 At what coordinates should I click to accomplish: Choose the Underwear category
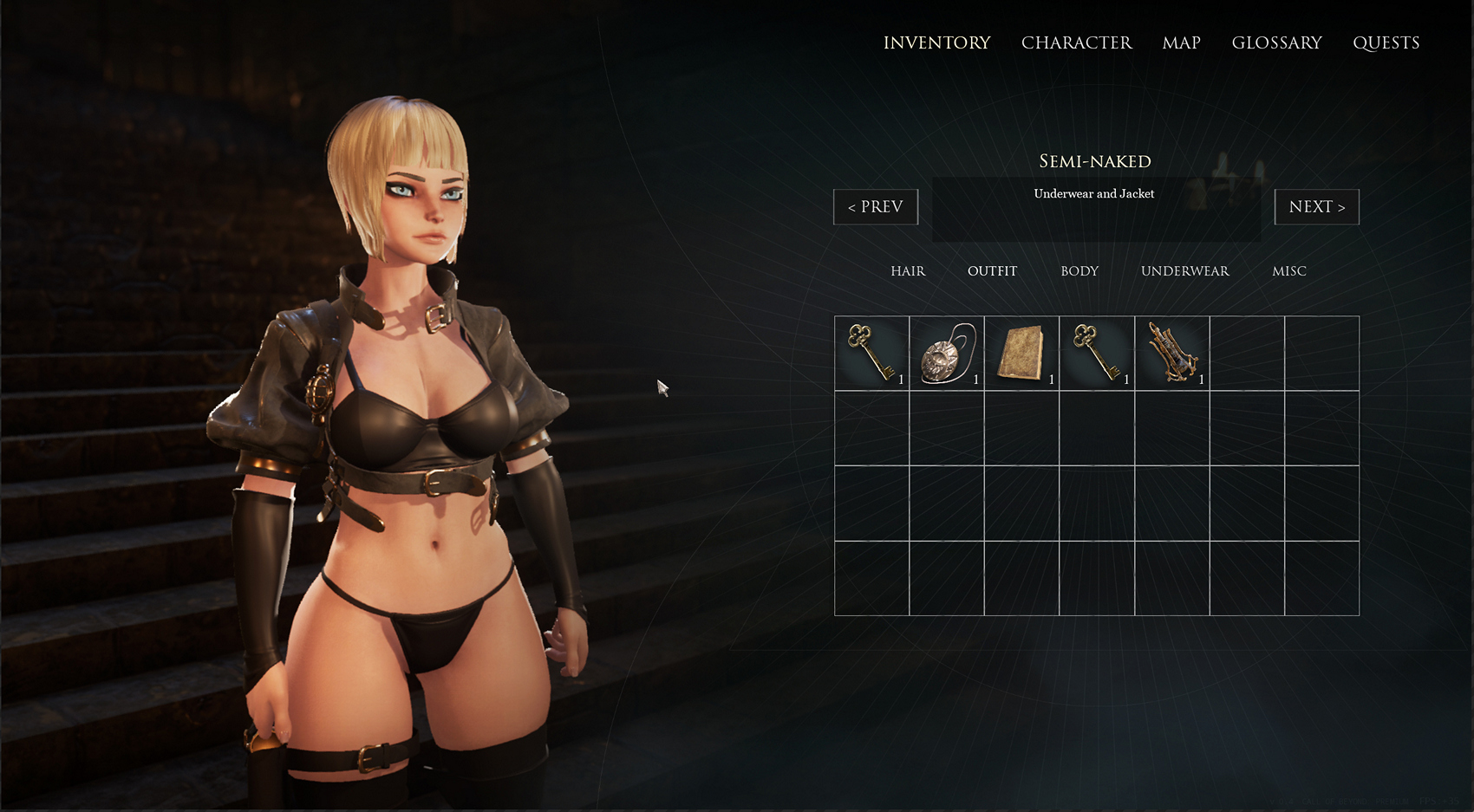tap(1184, 271)
